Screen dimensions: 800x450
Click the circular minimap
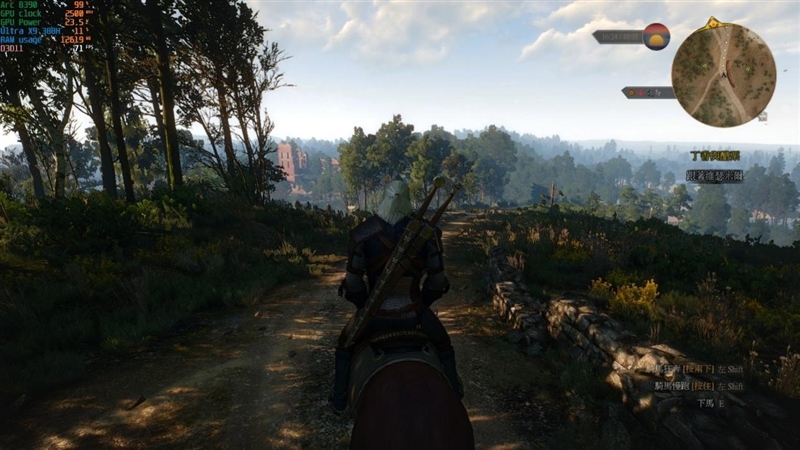tap(723, 74)
